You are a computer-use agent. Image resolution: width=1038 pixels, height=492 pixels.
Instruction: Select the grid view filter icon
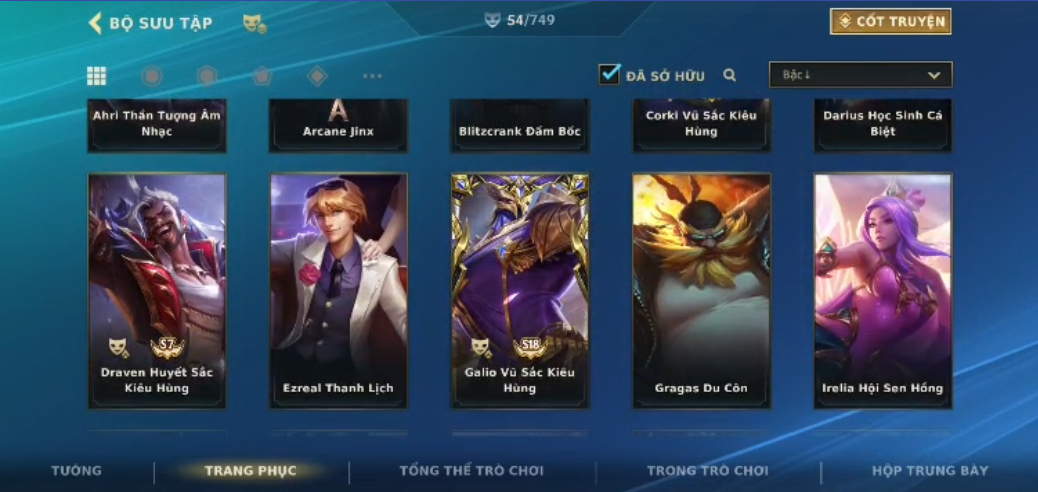[x=97, y=76]
